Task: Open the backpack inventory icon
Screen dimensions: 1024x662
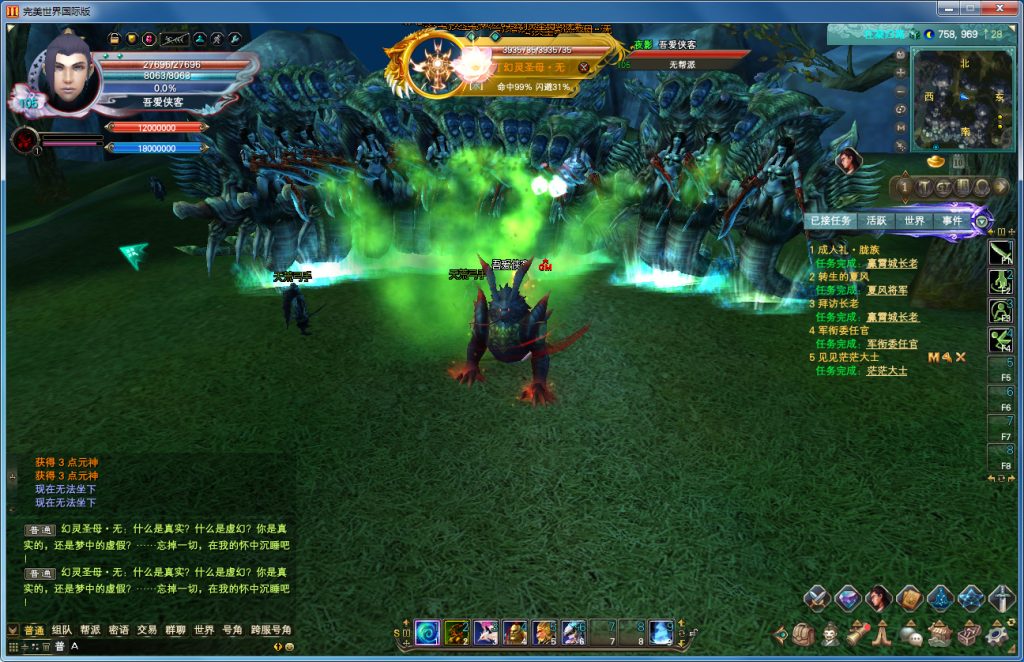Action: click(x=802, y=634)
